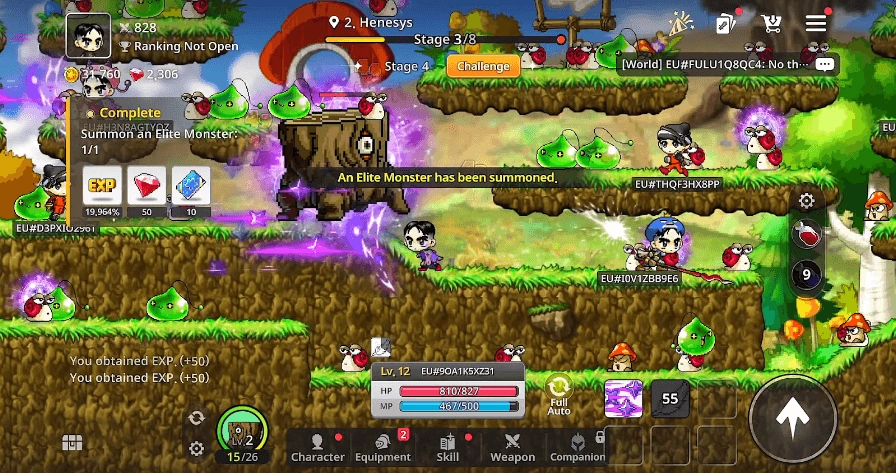Open the cards icon
Viewport: 896px width, 473px height.
pyautogui.click(x=726, y=24)
